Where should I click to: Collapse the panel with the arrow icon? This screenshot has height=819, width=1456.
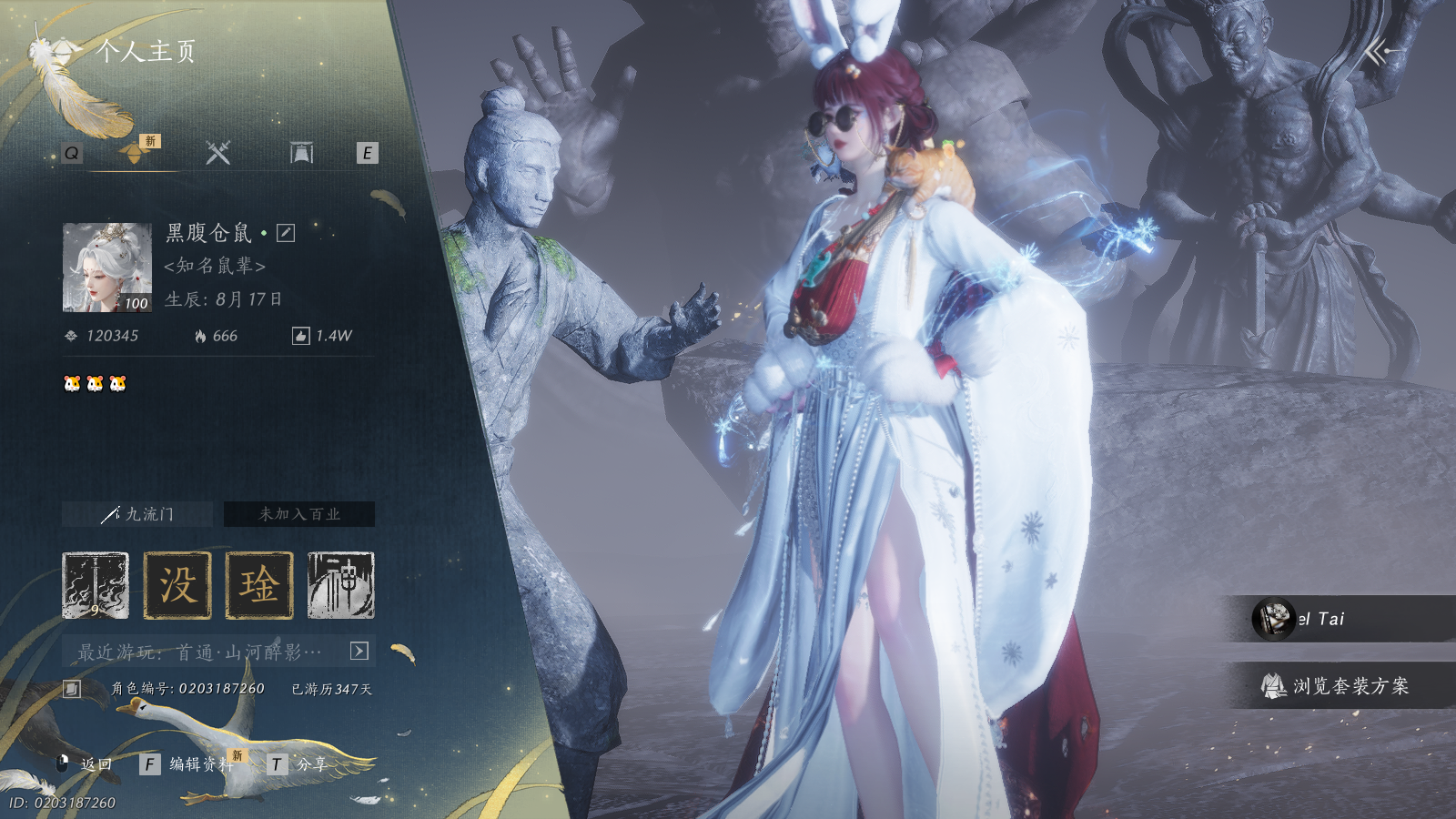click(1380, 53)
